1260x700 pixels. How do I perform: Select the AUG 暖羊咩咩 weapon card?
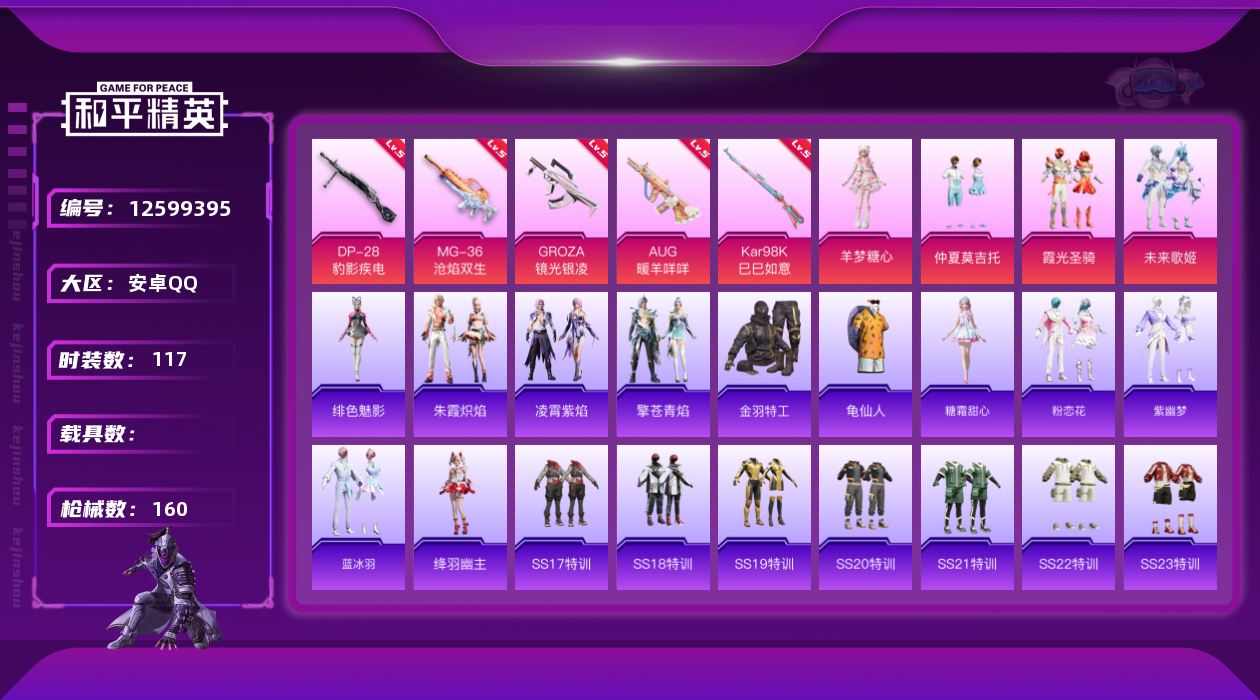point(662,211)
